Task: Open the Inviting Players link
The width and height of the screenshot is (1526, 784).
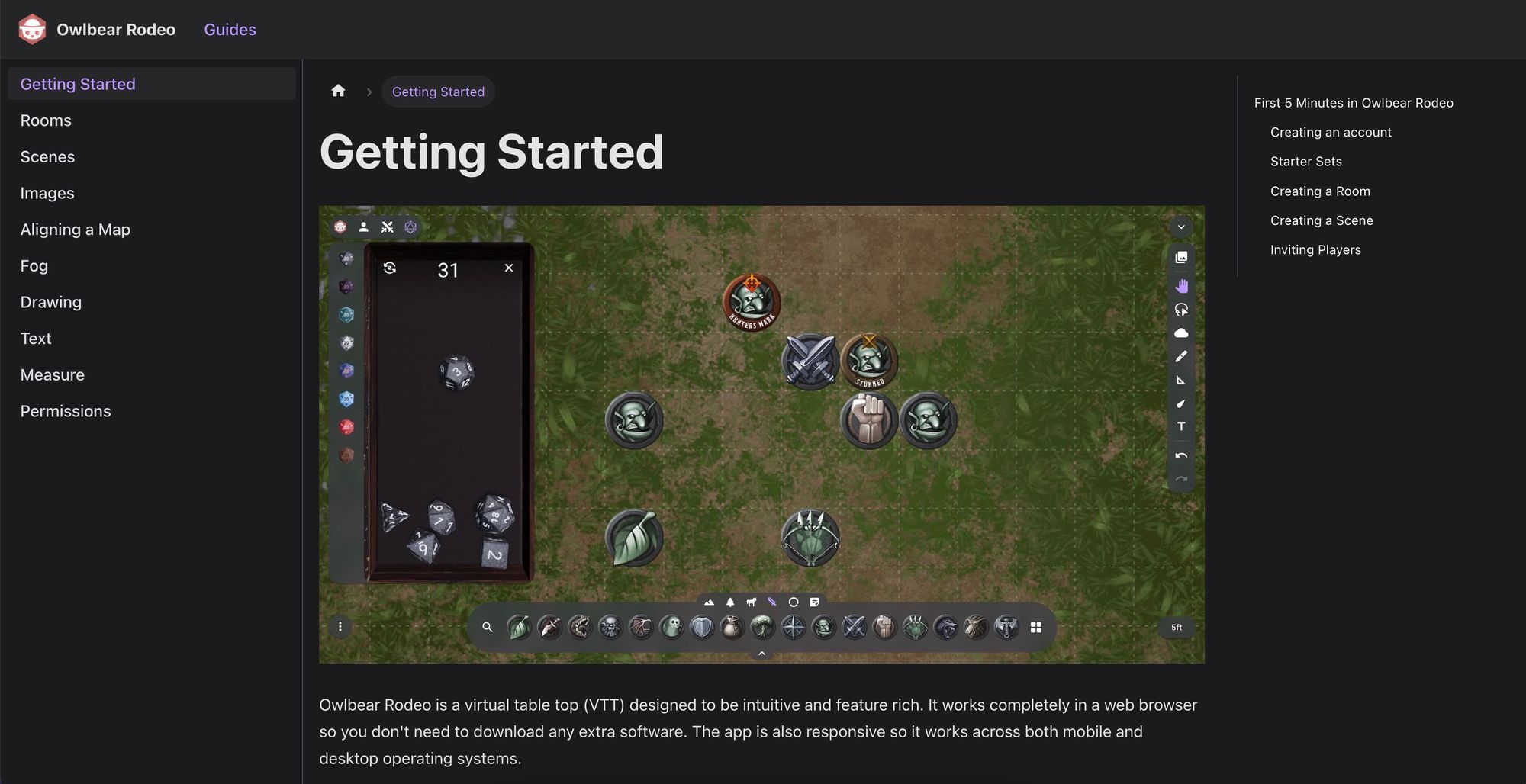Action: coord(1315,249)
